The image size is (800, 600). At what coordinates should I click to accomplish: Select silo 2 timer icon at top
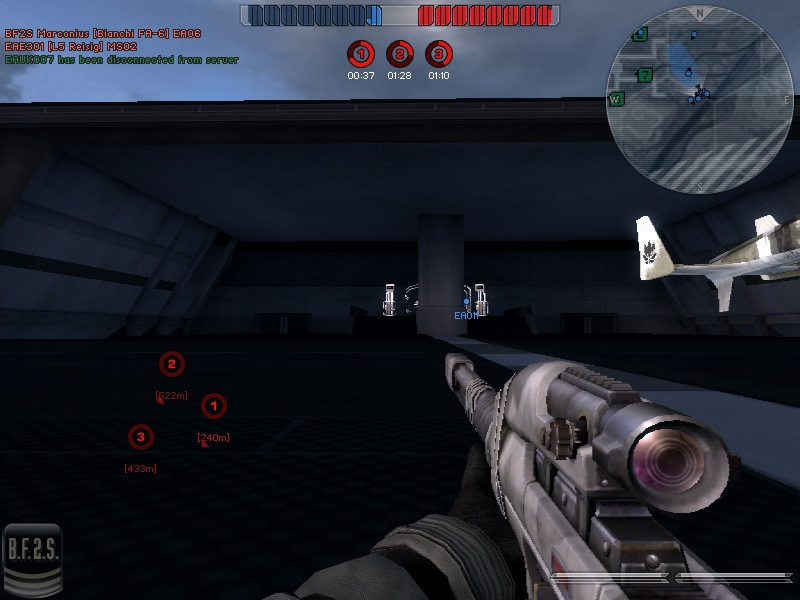(x=399, y=54)
